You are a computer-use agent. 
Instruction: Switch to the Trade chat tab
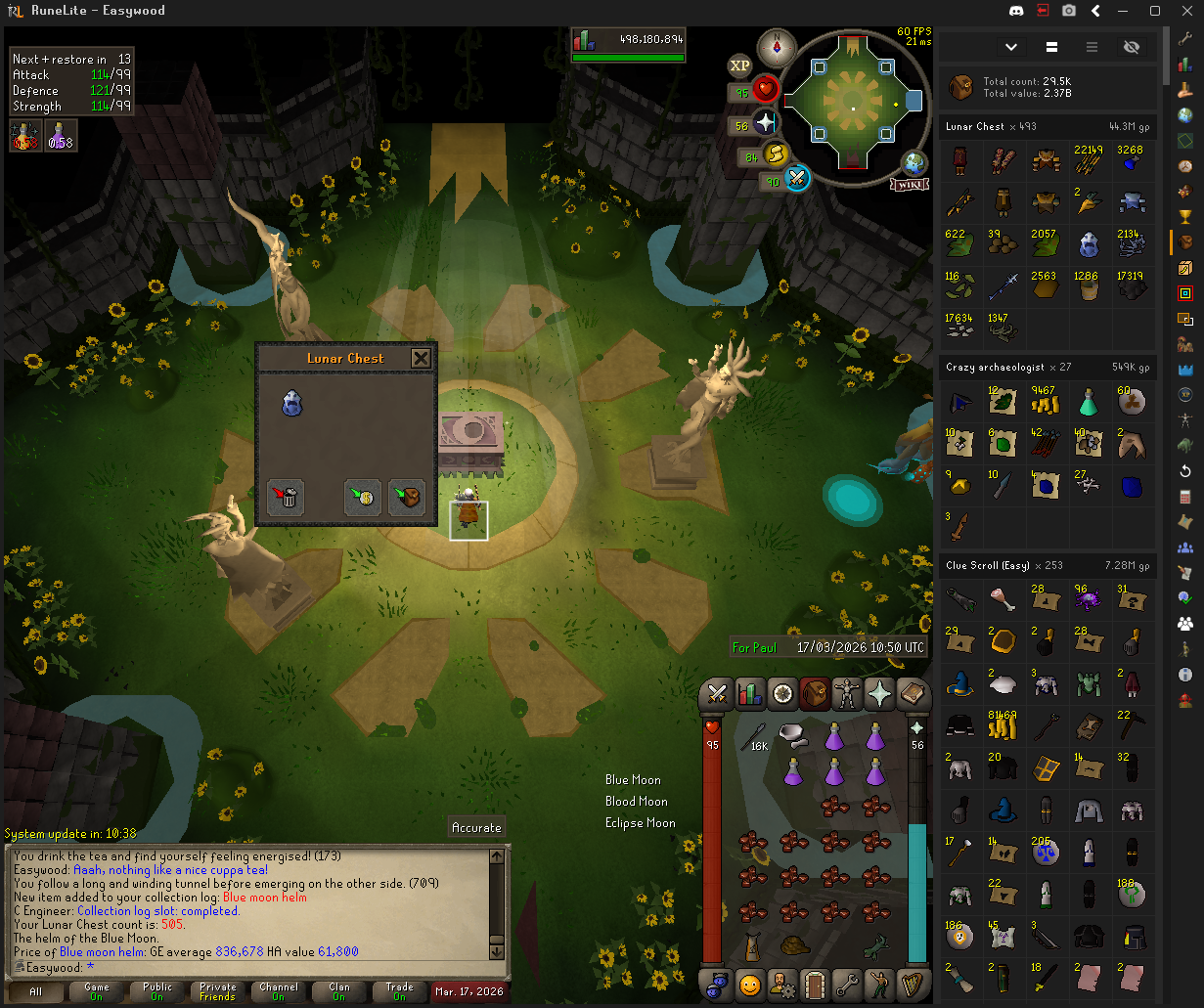point(399,991)
